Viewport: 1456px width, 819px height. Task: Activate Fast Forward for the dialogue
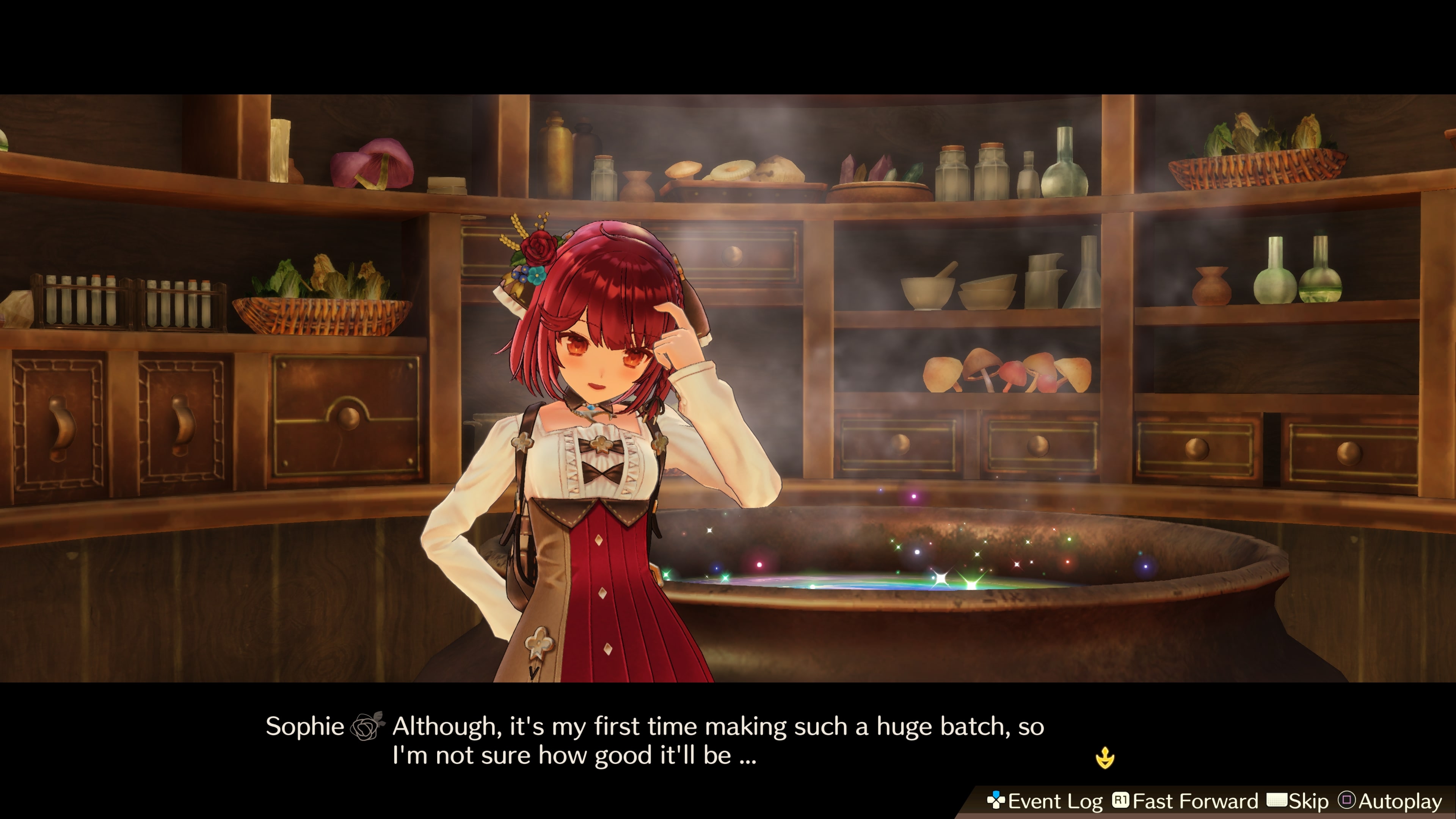(1185, 801)
